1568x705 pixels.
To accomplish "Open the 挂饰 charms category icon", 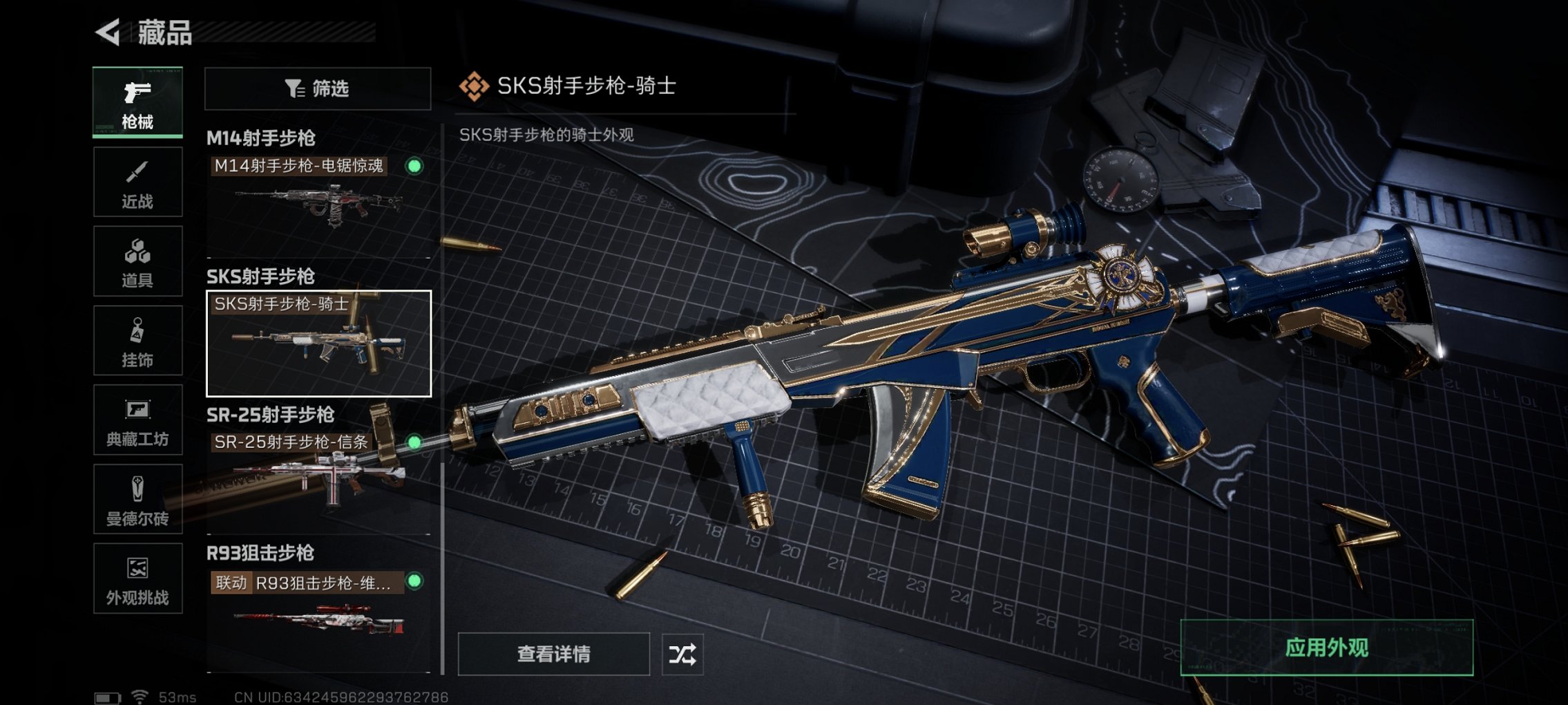I will point(137,340).
